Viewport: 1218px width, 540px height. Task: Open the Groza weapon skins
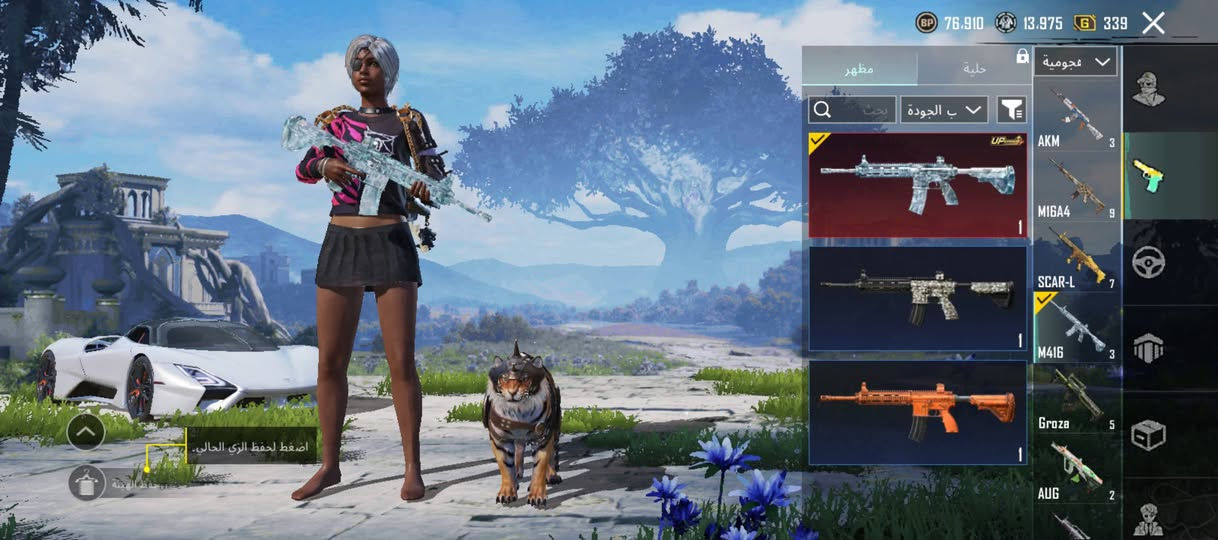(x=1076, y=399)
